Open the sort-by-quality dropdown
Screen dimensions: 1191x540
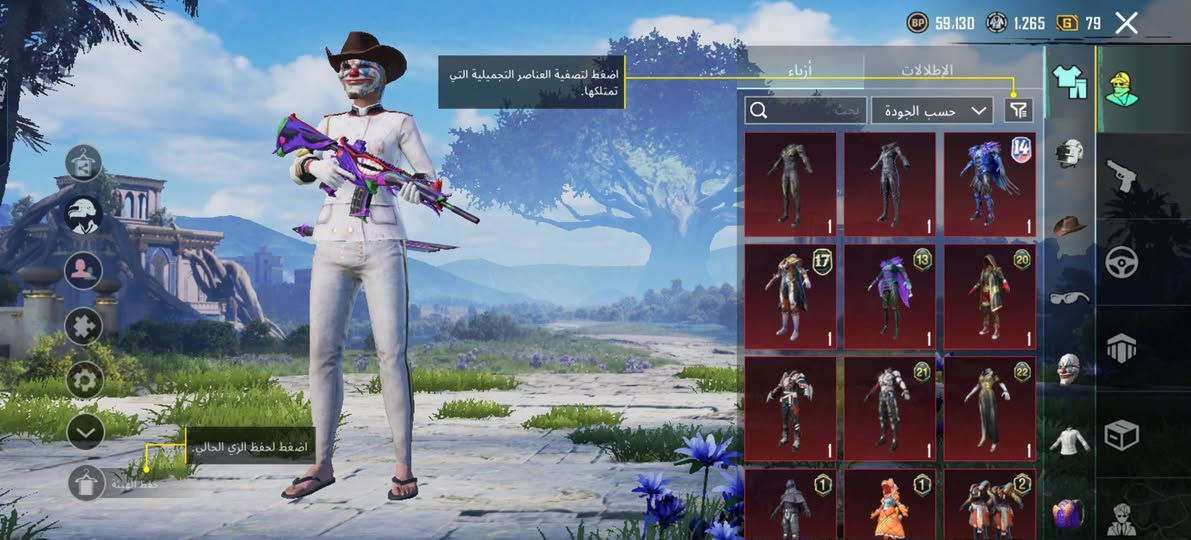[x=931, y=110]
